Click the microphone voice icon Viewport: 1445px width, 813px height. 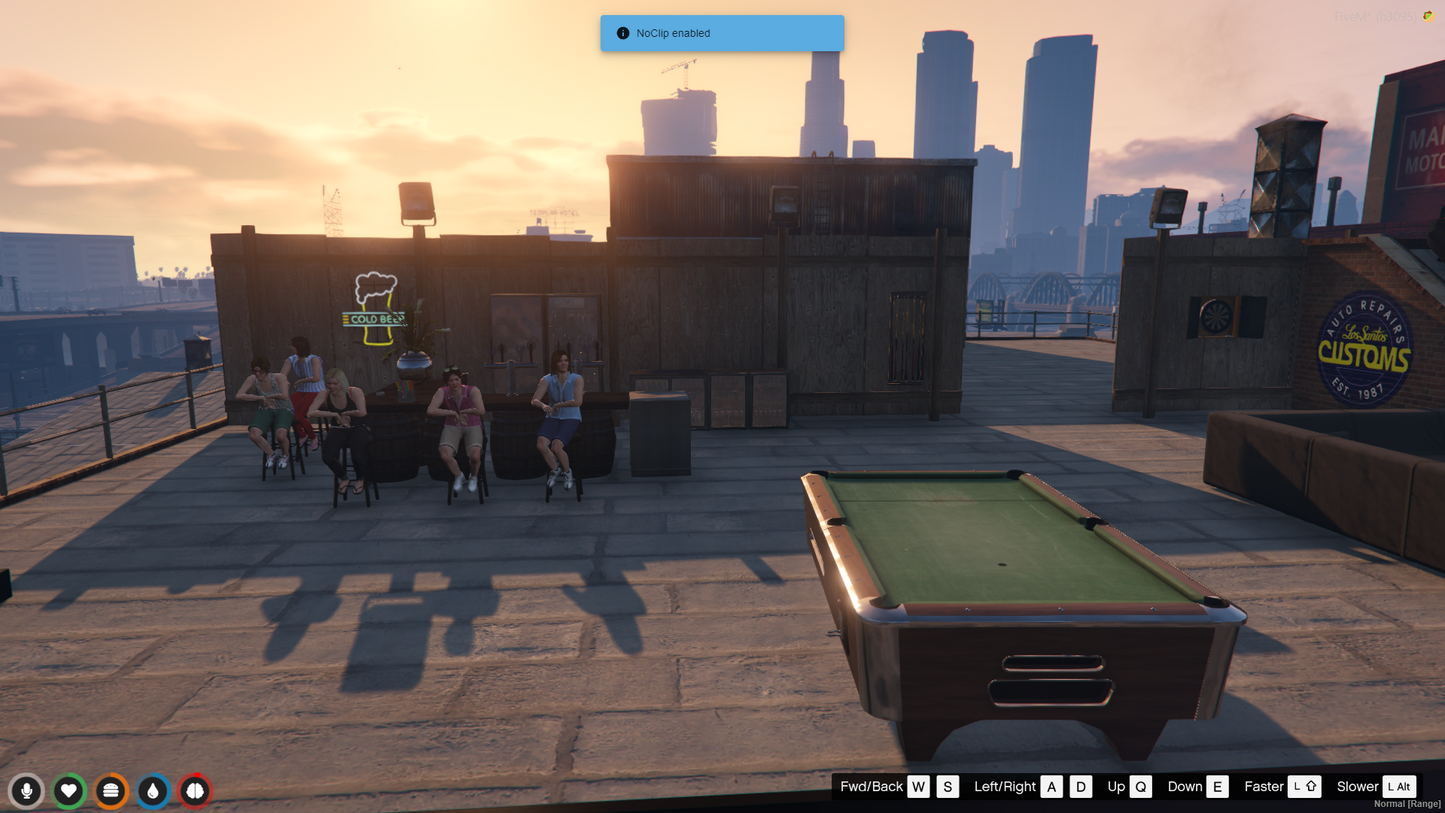(27, 791)
